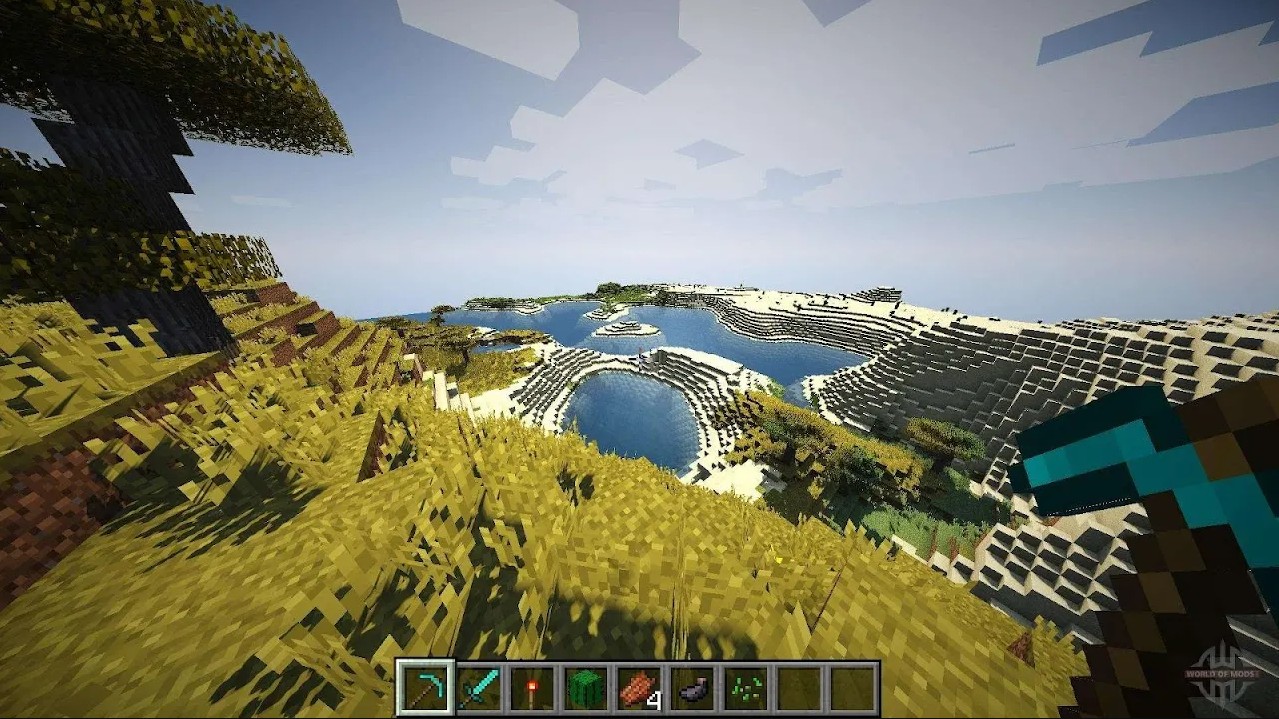Image resolution: width=1279 pixels, height=719 pixels.
Task: Choose the green seeds hotbar slot
Action: 746,688
